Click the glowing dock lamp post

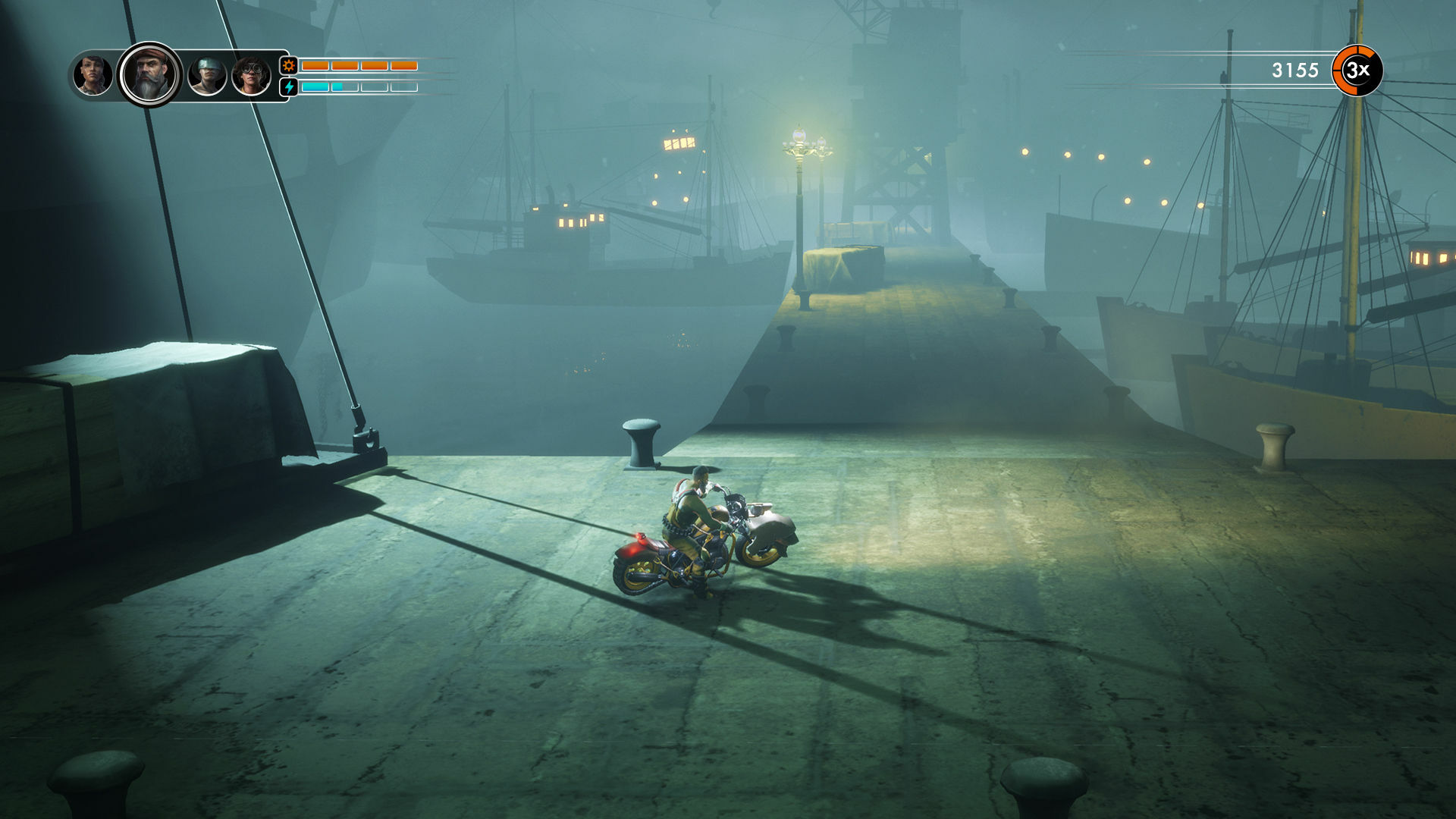pyautogui.click(x=801, y=148)
